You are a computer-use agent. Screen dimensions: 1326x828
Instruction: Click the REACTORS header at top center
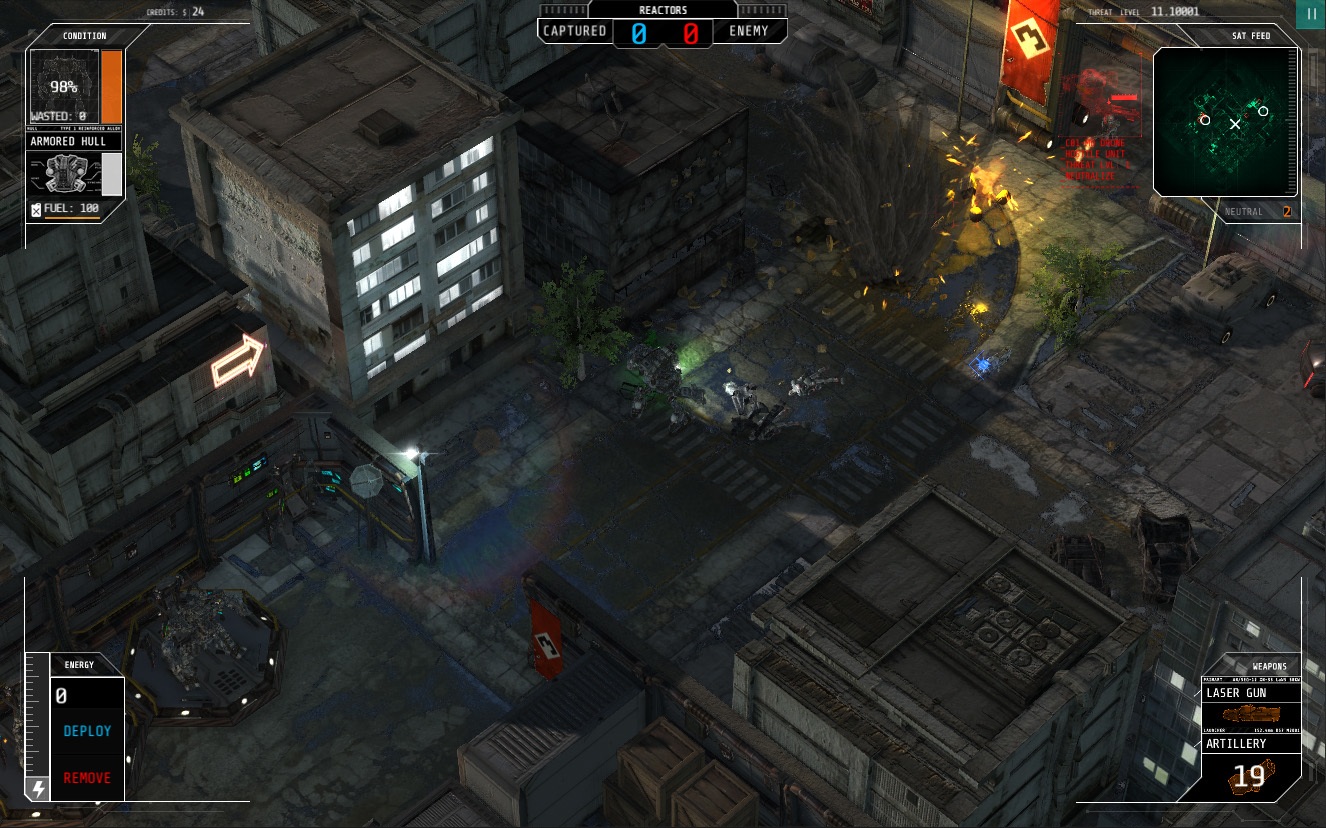pos(662,10)
